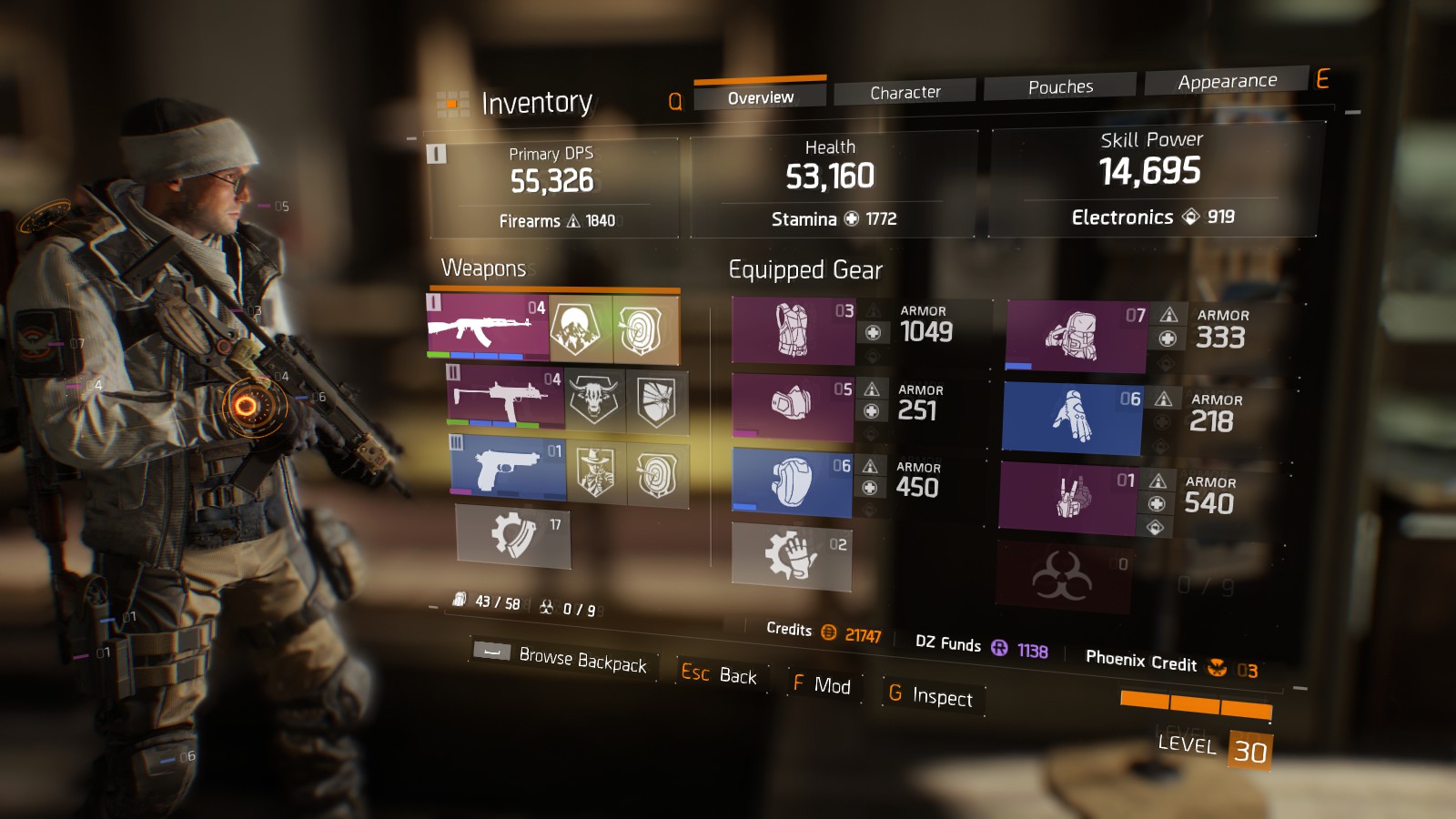Go back from the Inventory screen
The image size is (1456, 819).
(720, 674)
